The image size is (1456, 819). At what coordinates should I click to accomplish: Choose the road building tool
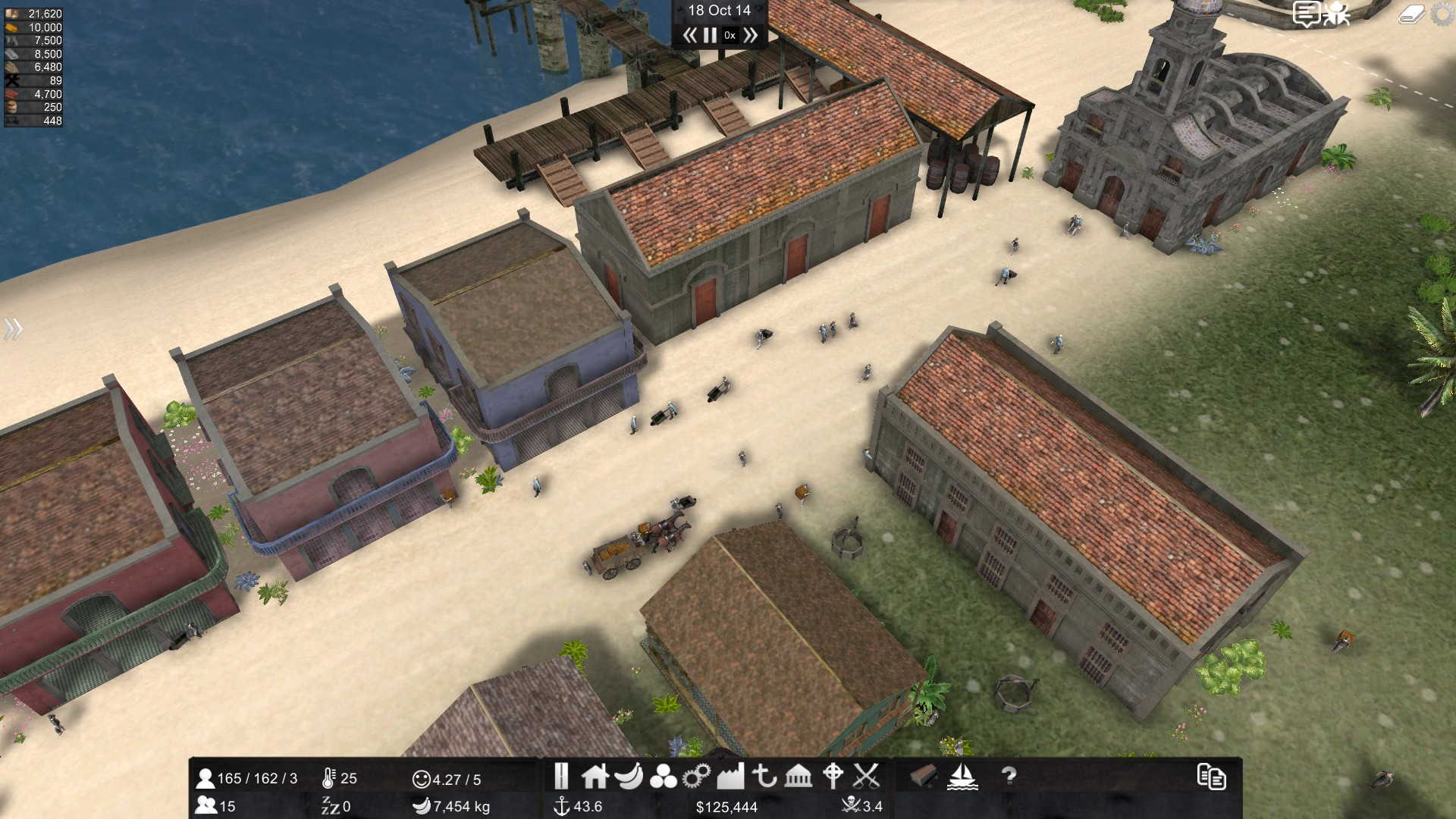point(561,776)
